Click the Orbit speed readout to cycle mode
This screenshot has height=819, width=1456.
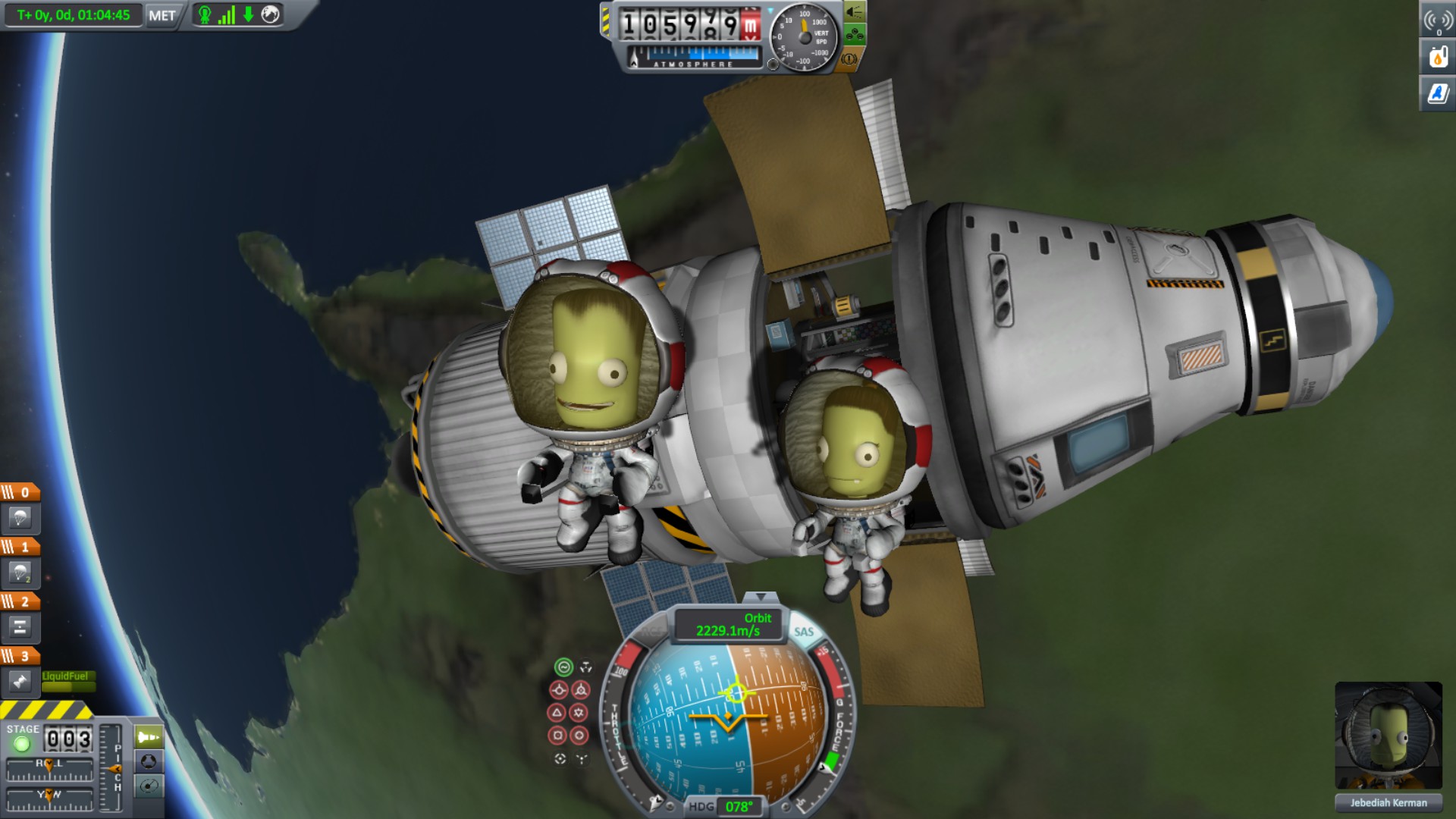(728, 625)
